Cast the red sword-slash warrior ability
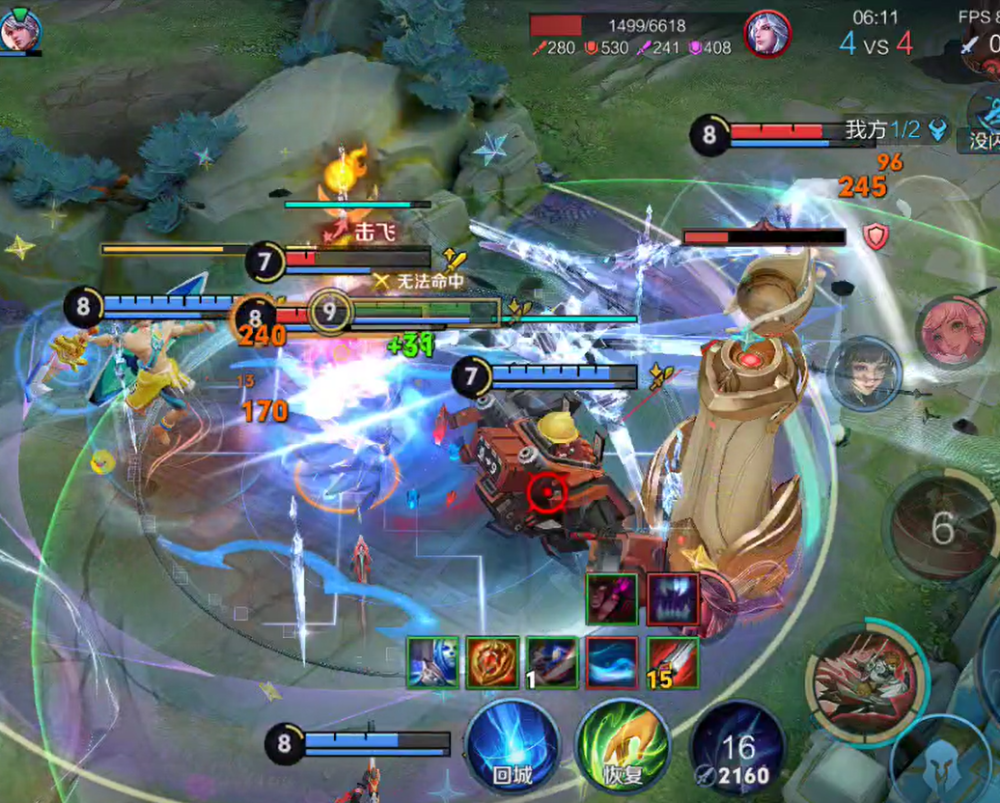This screenshot has width=1000, height=803. (866, 680)
